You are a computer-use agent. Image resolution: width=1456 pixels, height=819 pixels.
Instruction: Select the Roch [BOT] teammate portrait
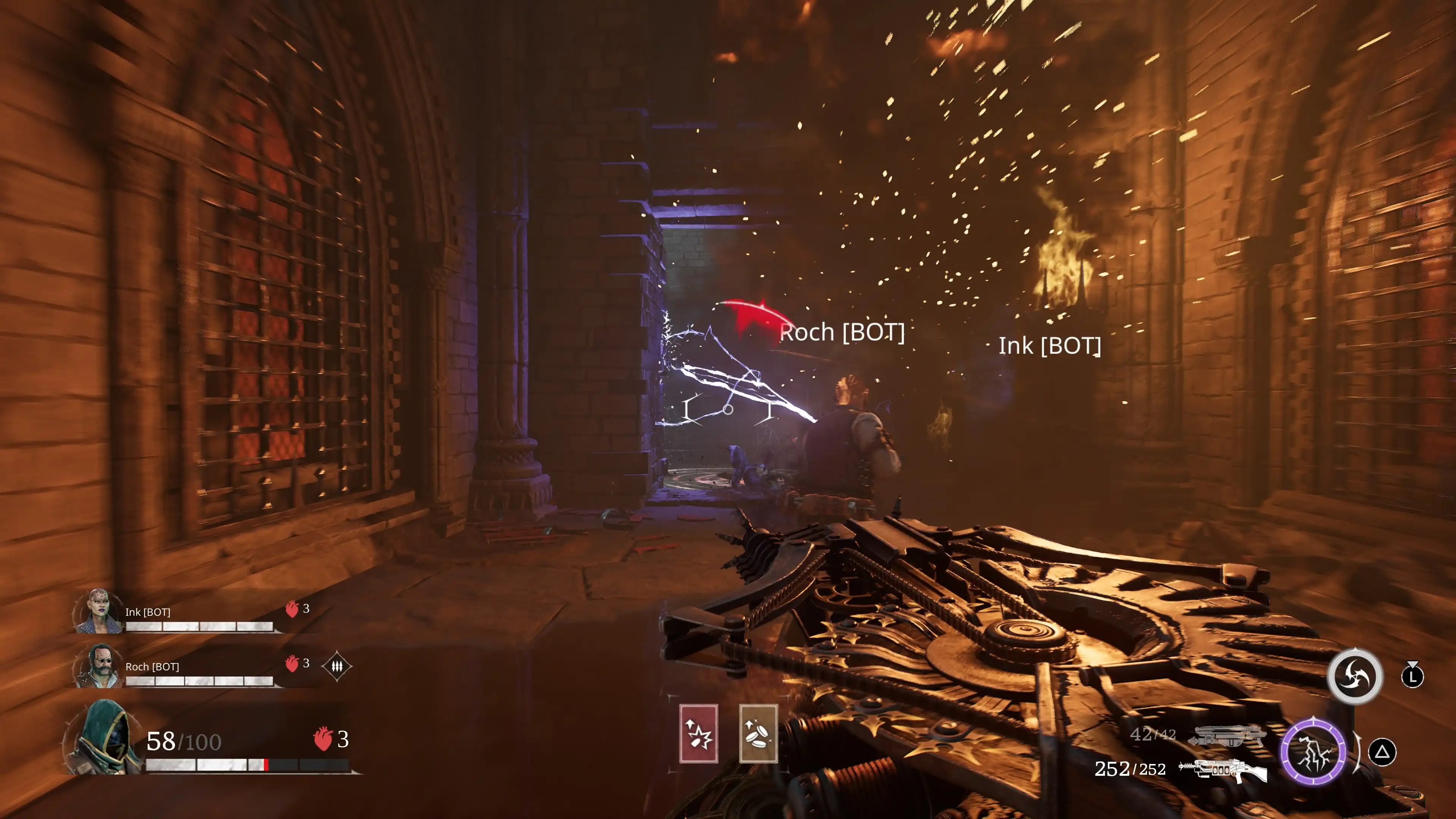pyautogui.click(x=99, y=666)
